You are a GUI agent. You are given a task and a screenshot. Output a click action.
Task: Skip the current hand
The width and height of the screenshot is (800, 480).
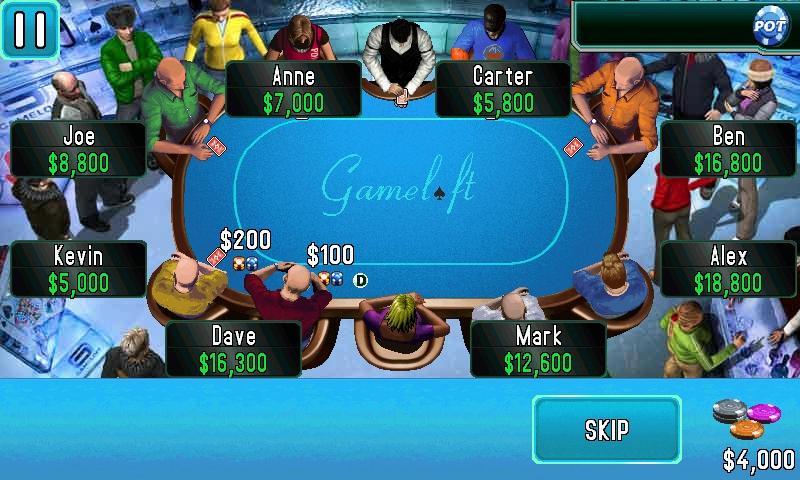[606, 430]
